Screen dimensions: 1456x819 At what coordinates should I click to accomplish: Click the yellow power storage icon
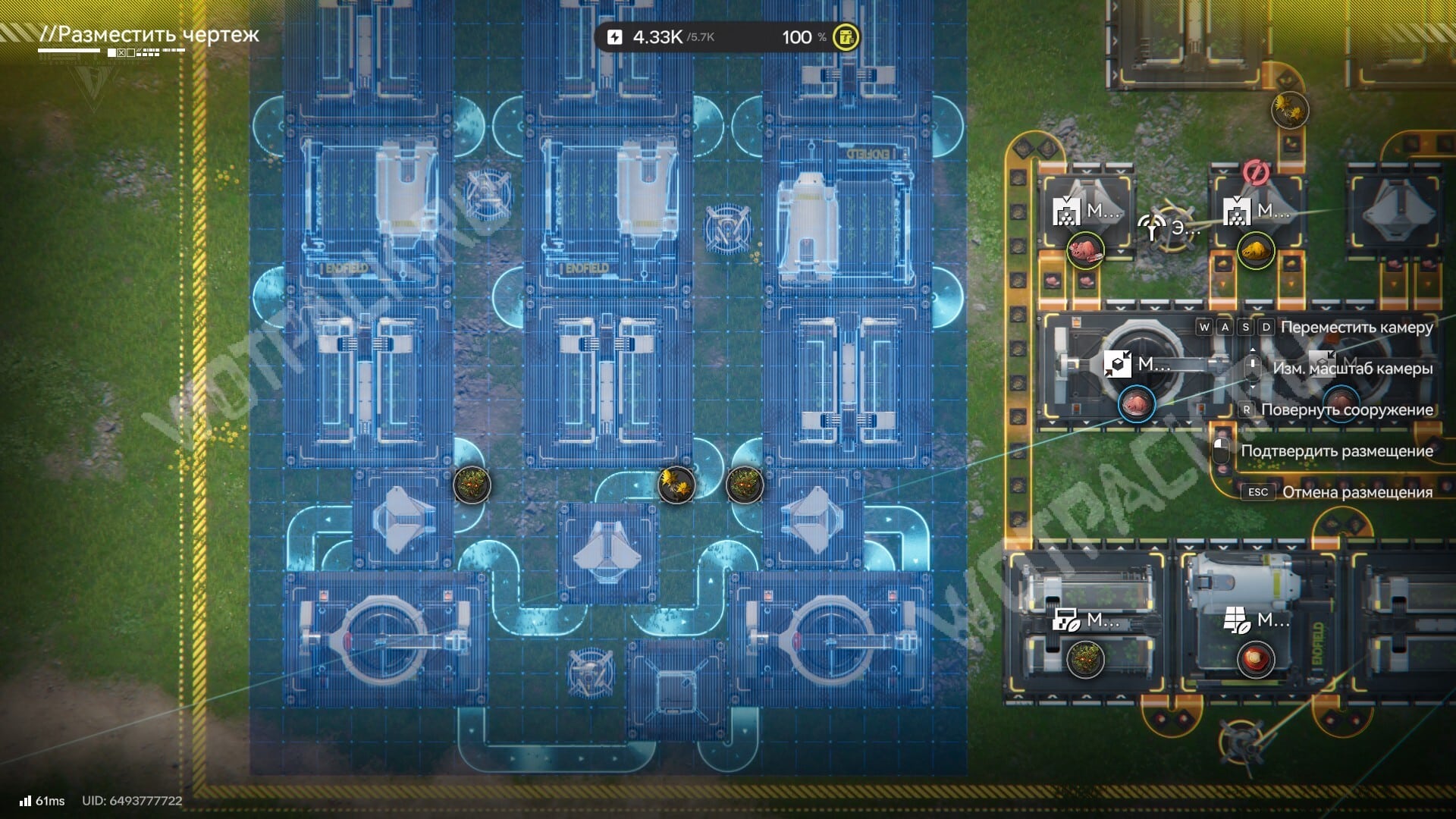[846, 36]
